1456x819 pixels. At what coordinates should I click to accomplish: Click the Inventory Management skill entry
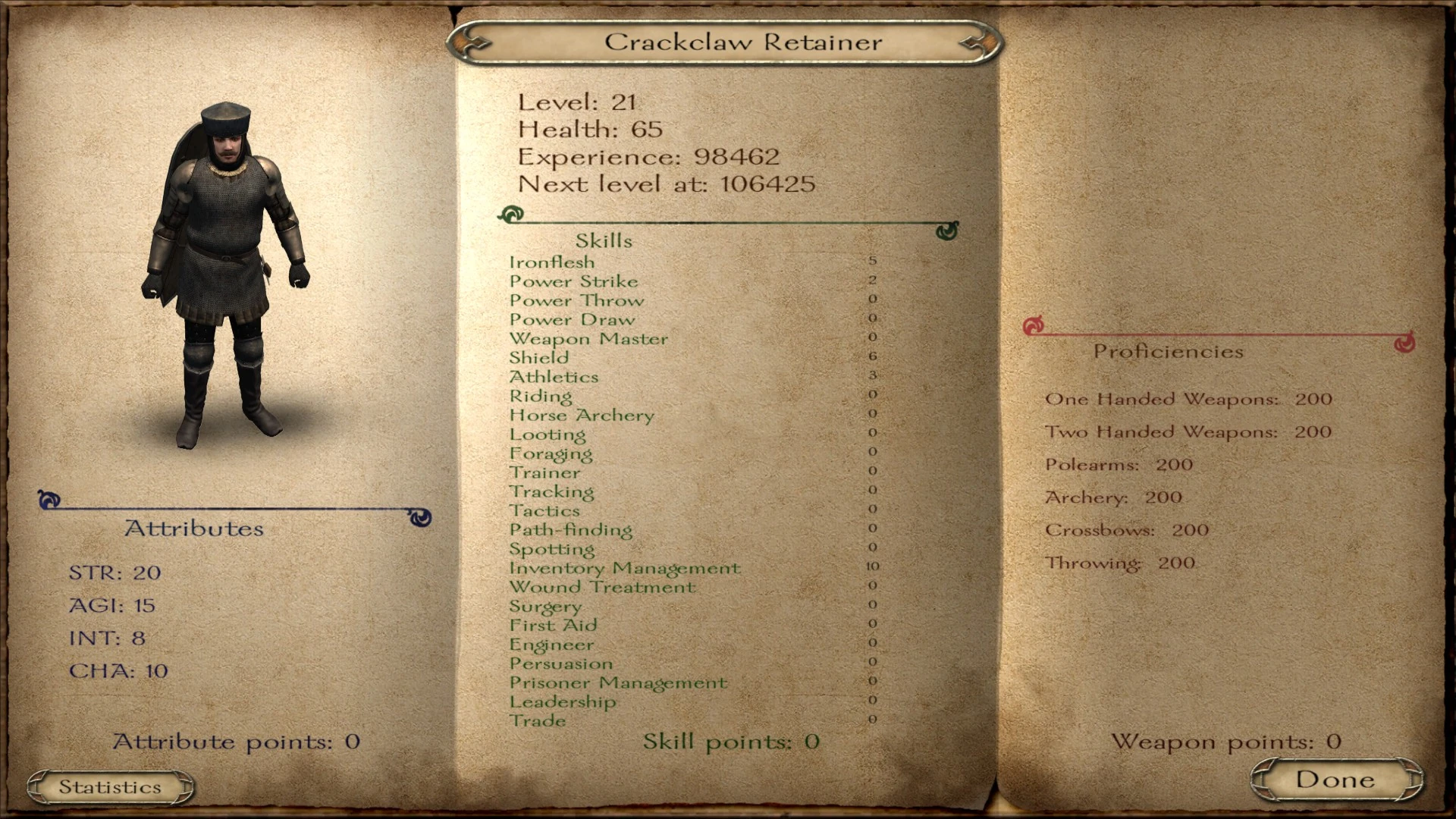tap(626, 568)
